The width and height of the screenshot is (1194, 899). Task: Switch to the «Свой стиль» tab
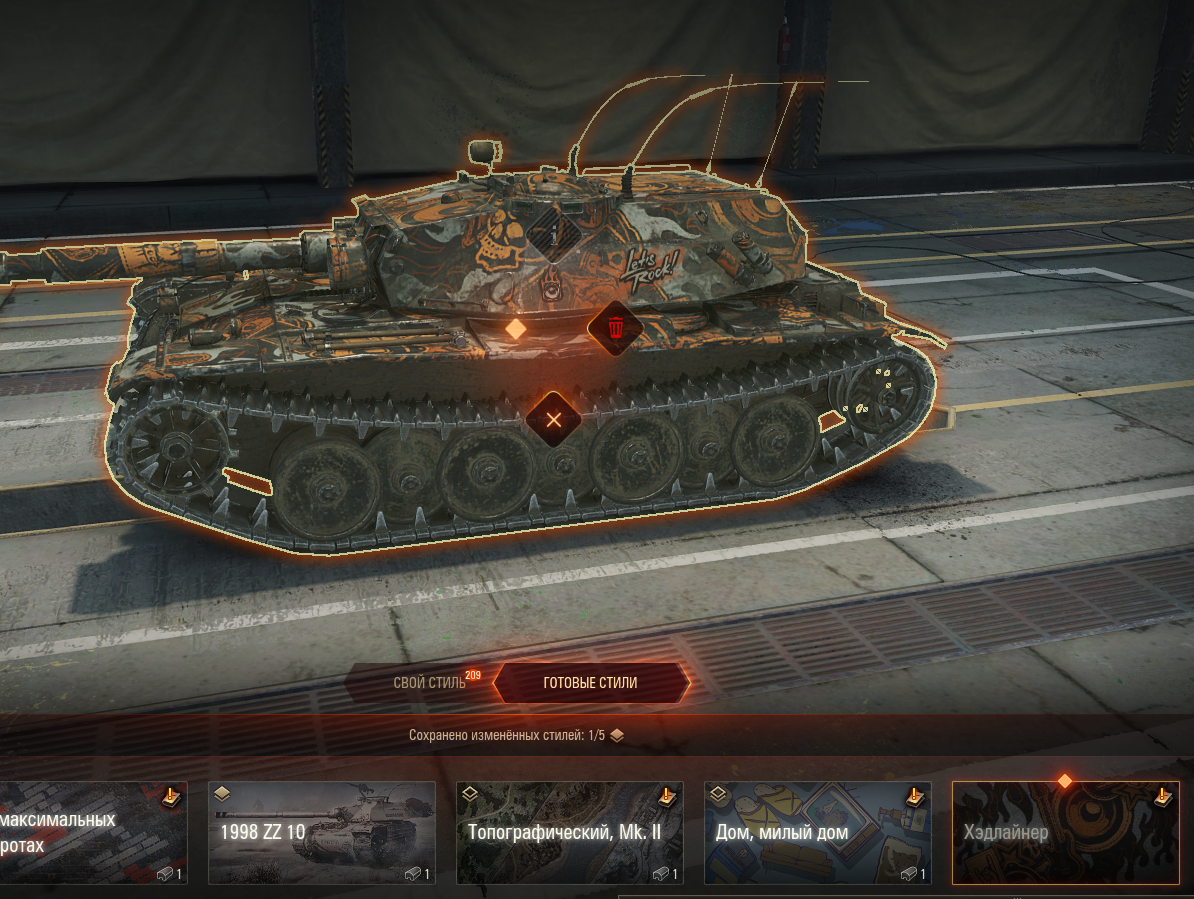pos(429,683)
